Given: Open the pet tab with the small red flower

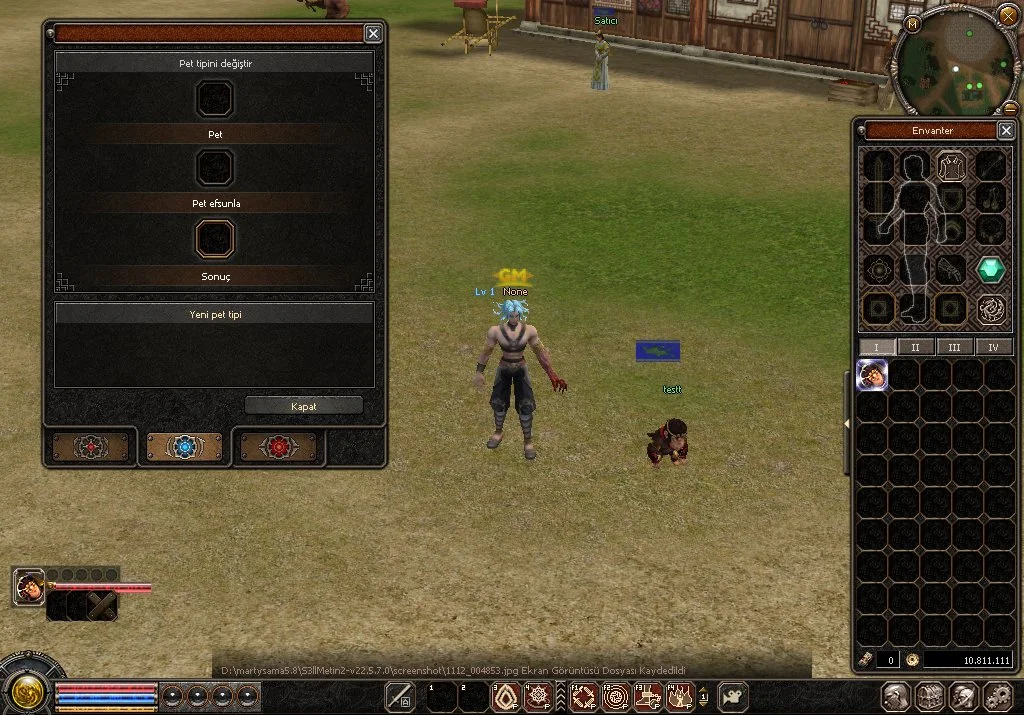Looking at the screenshot, I should [x=91, y=447].
